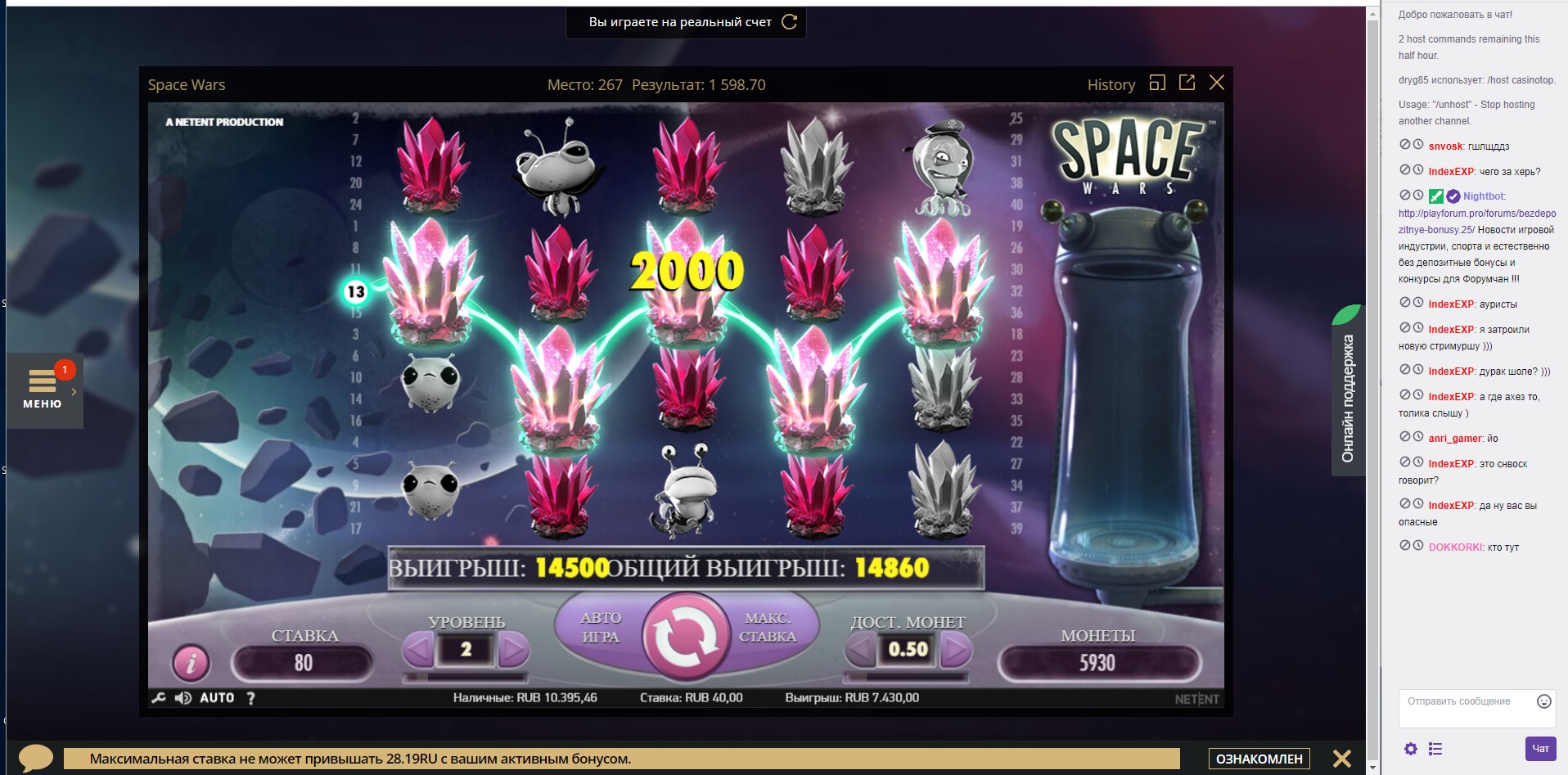Screen dimensions: 1568x775
Task: Toggle the sound speaker icon
Action: 183,698
